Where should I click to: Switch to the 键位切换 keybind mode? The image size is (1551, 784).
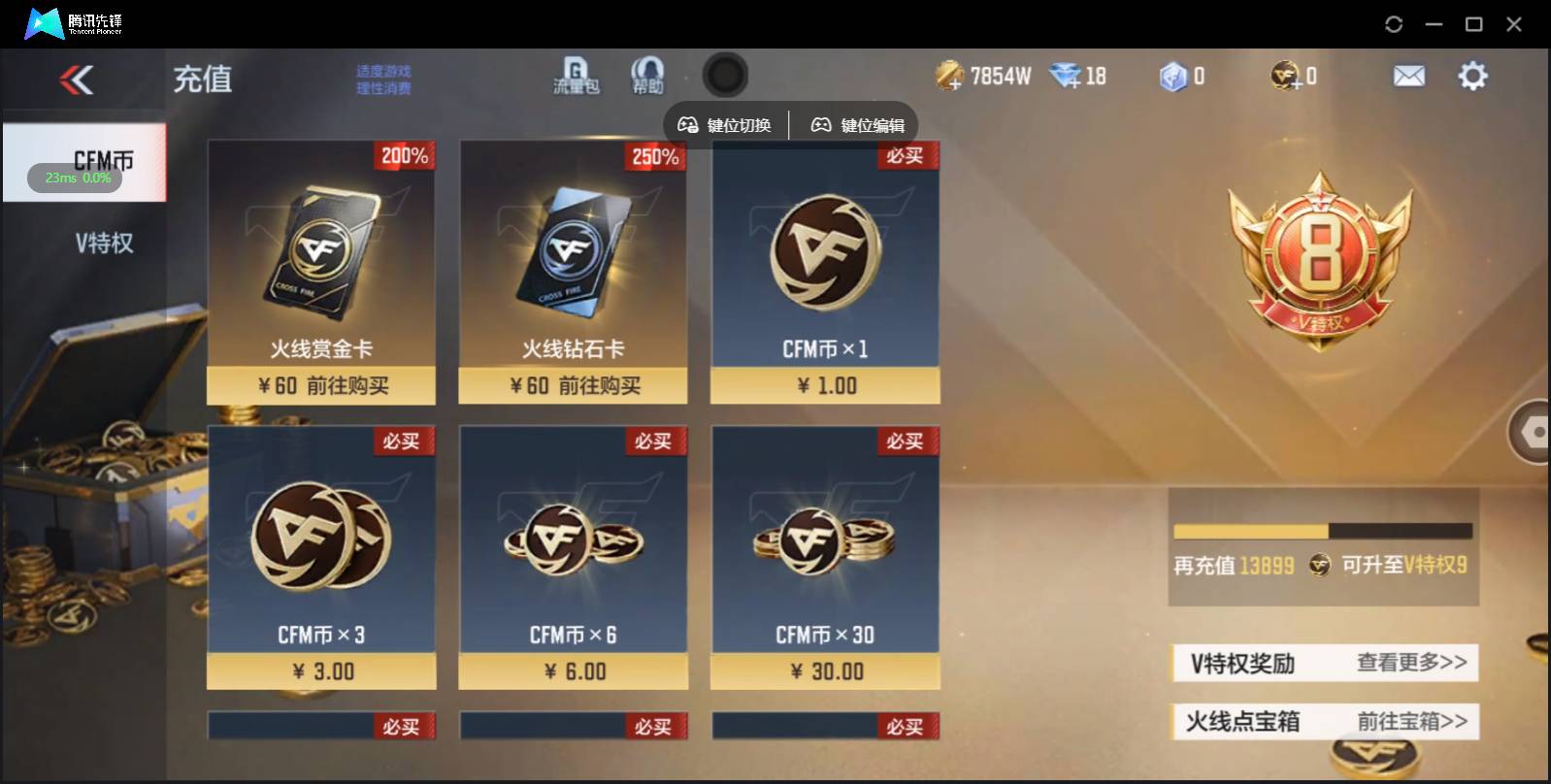726,124
